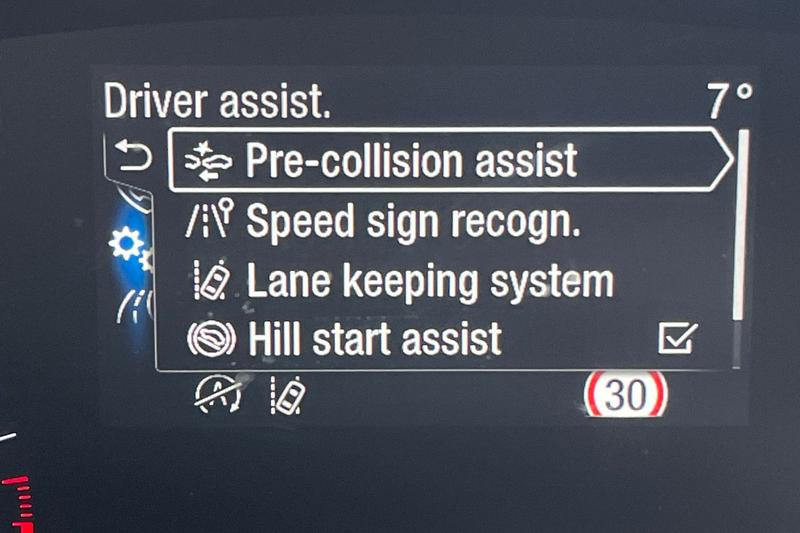Choose the Lane keeping system entry

click(428, 282)
